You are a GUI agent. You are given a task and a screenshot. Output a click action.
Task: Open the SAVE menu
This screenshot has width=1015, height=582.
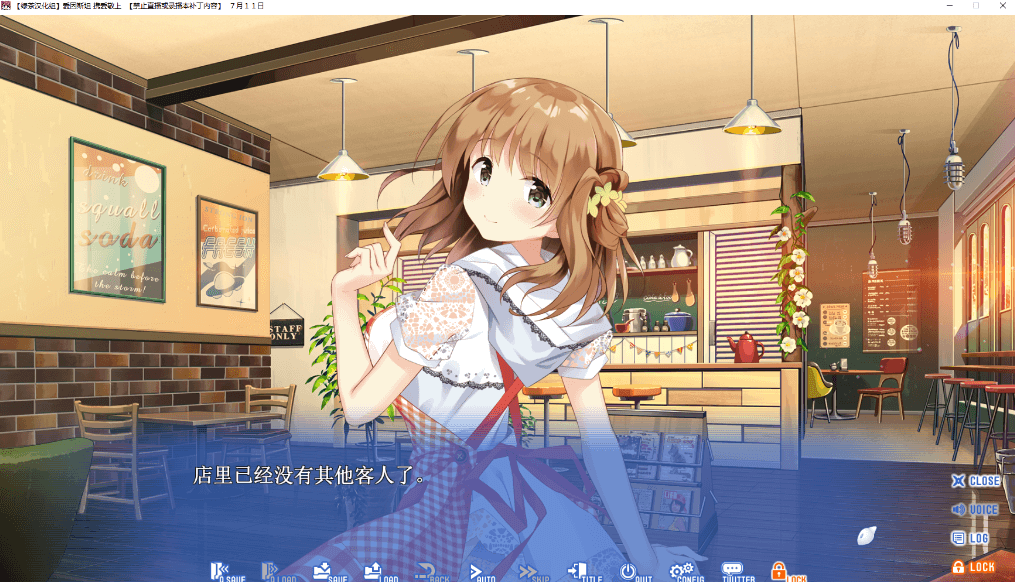[329, 573]
